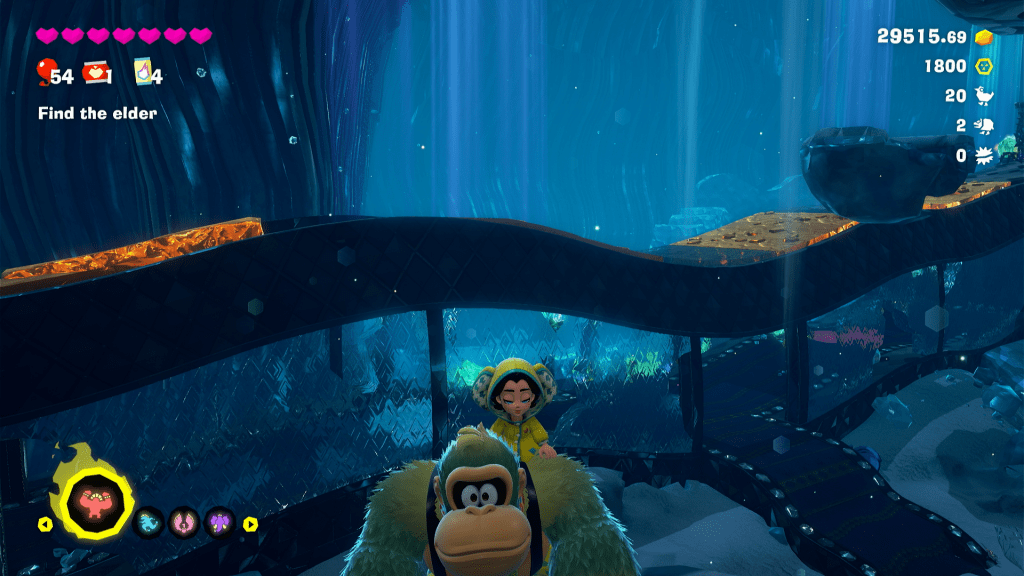Switch to the pink Ostrich Bananza icon
1024x576 pixels.
(183, 521)
